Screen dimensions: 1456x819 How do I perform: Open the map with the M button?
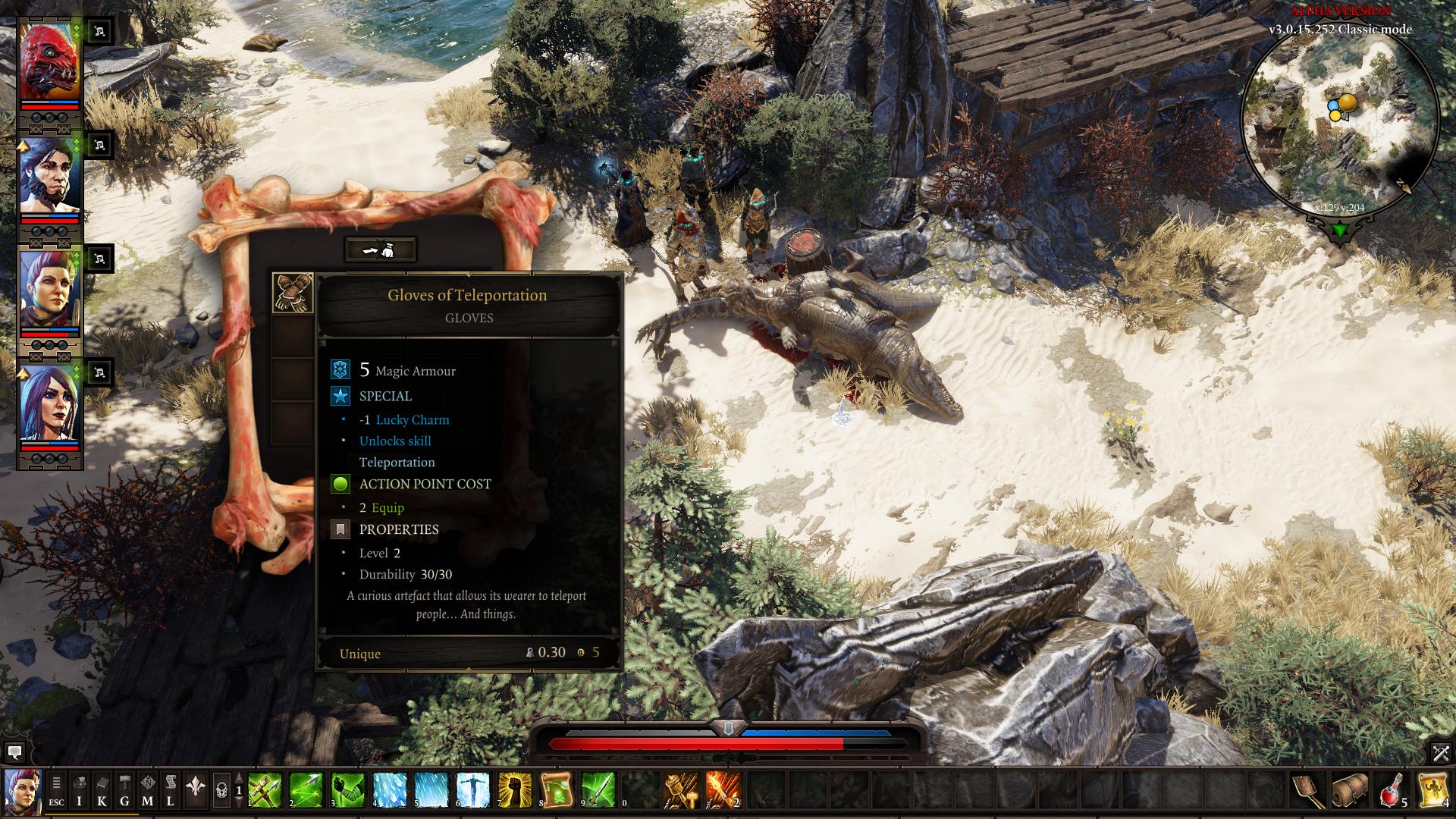[x=148, y=790]
